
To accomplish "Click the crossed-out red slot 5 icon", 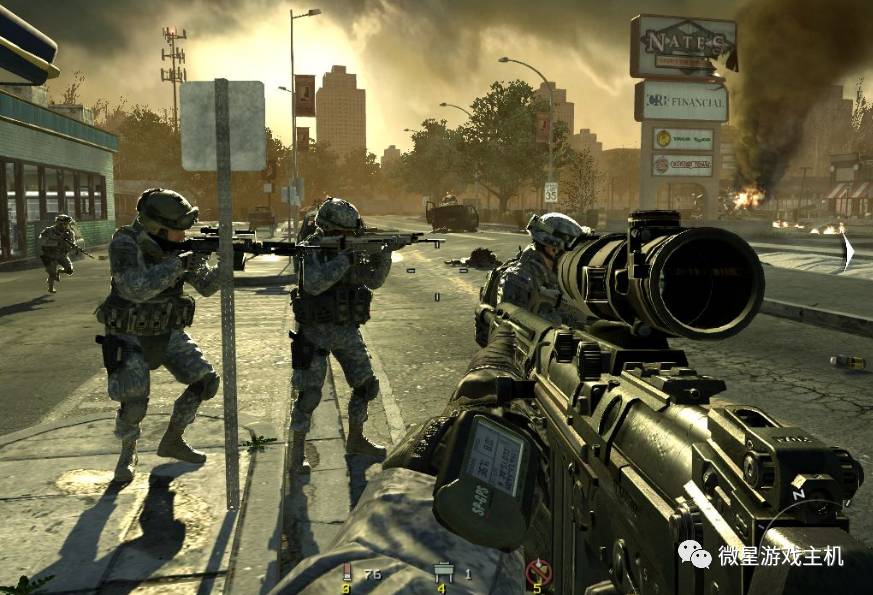I will (x=537, y=573).
